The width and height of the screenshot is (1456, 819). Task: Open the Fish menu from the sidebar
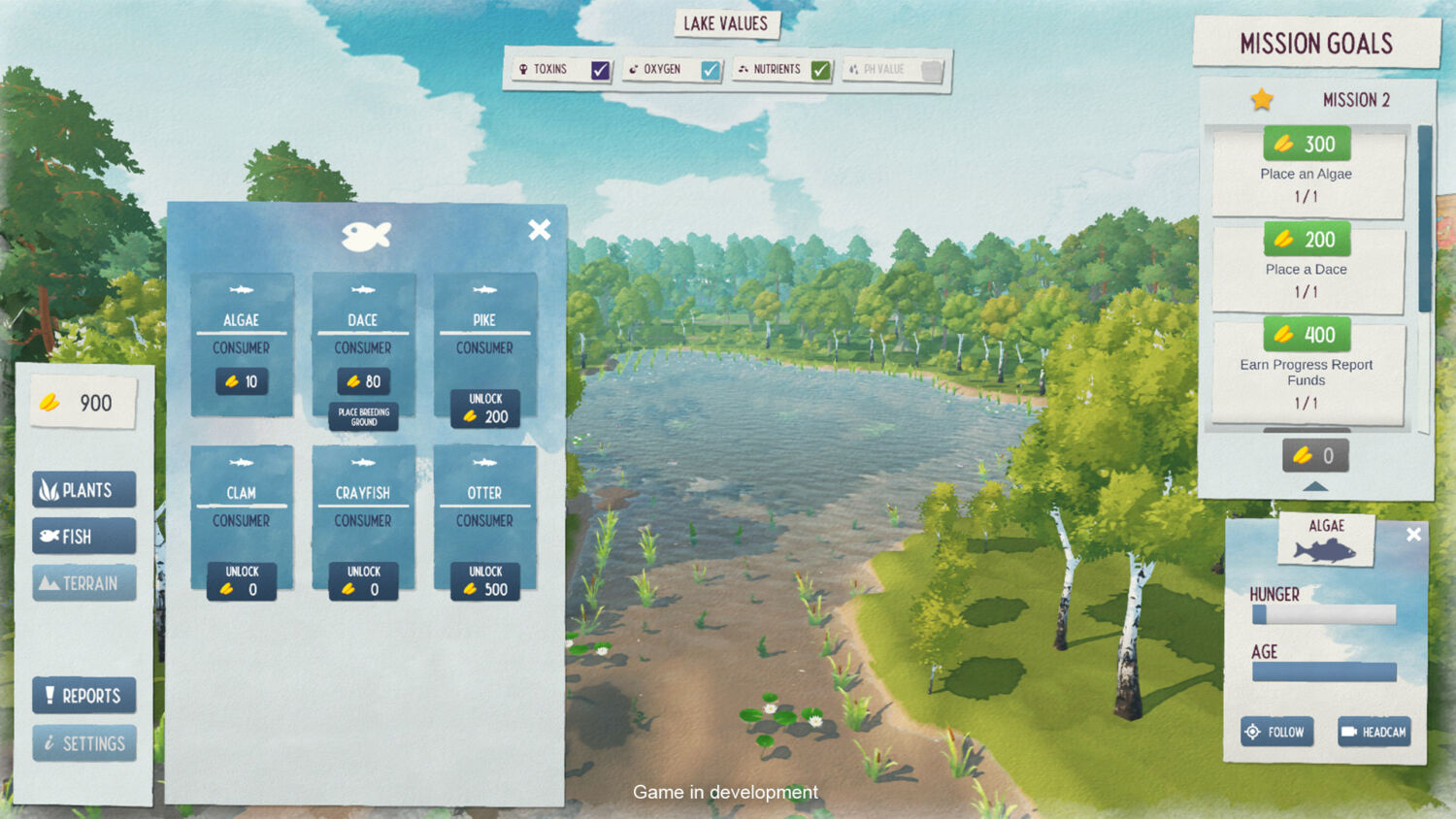(83, 536)
